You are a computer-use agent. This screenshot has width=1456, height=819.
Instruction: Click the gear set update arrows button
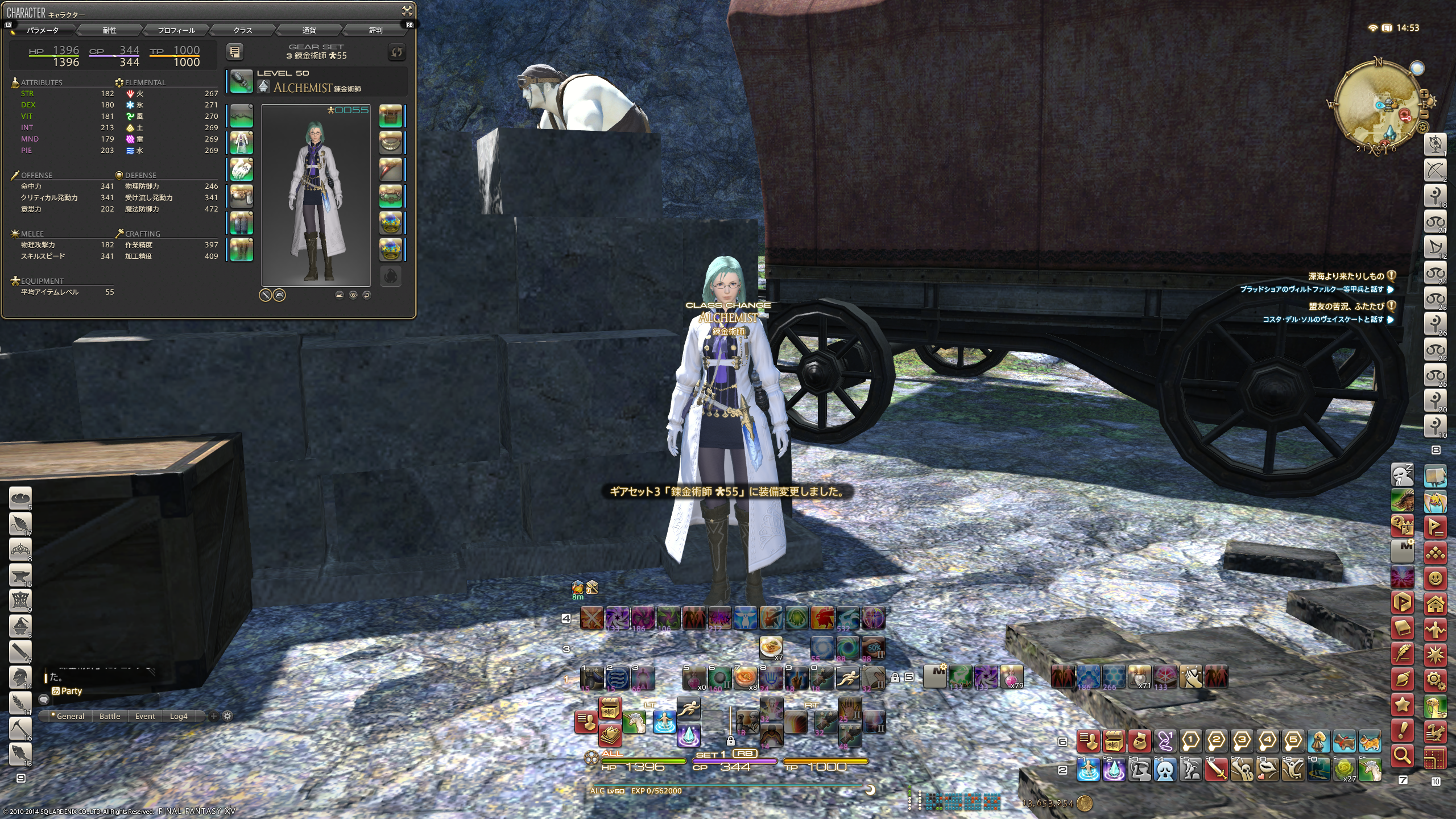click(x=396, y=52)
